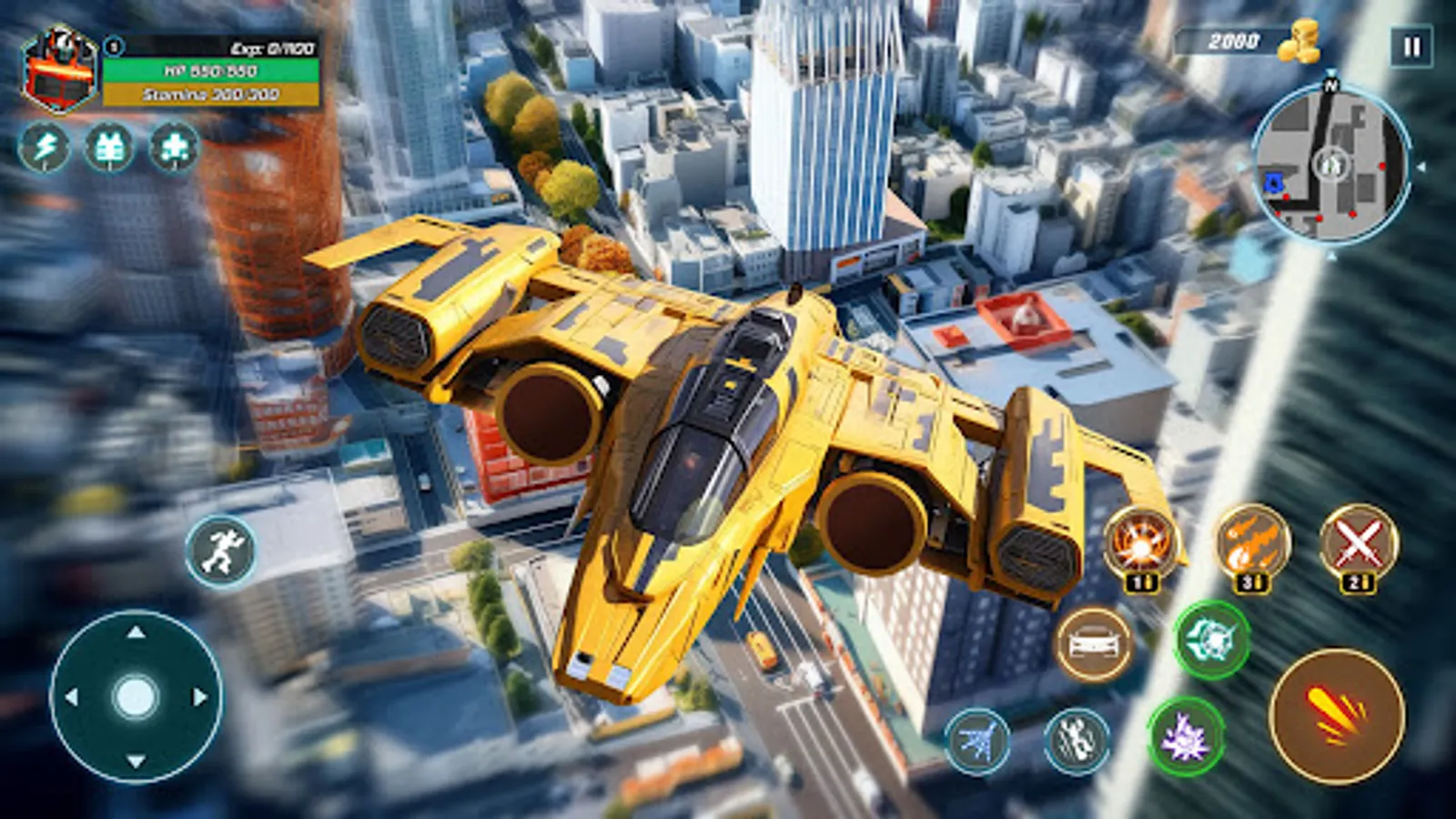The height and width of the screenshot is (819, 1456).
Task: Trigger the explosion skill with 1 charge
Action: point(1137,542)
